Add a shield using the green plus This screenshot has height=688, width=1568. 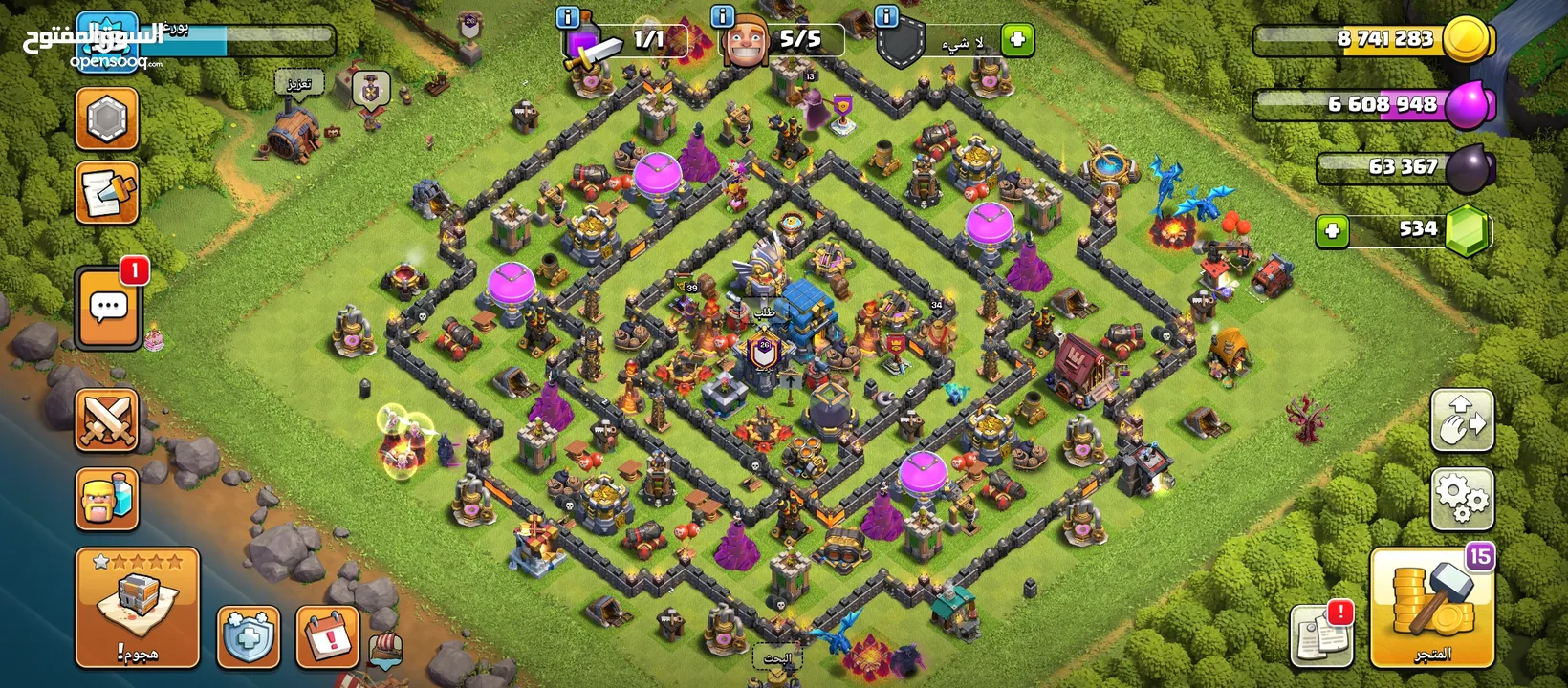click(x=1017, y=39)
